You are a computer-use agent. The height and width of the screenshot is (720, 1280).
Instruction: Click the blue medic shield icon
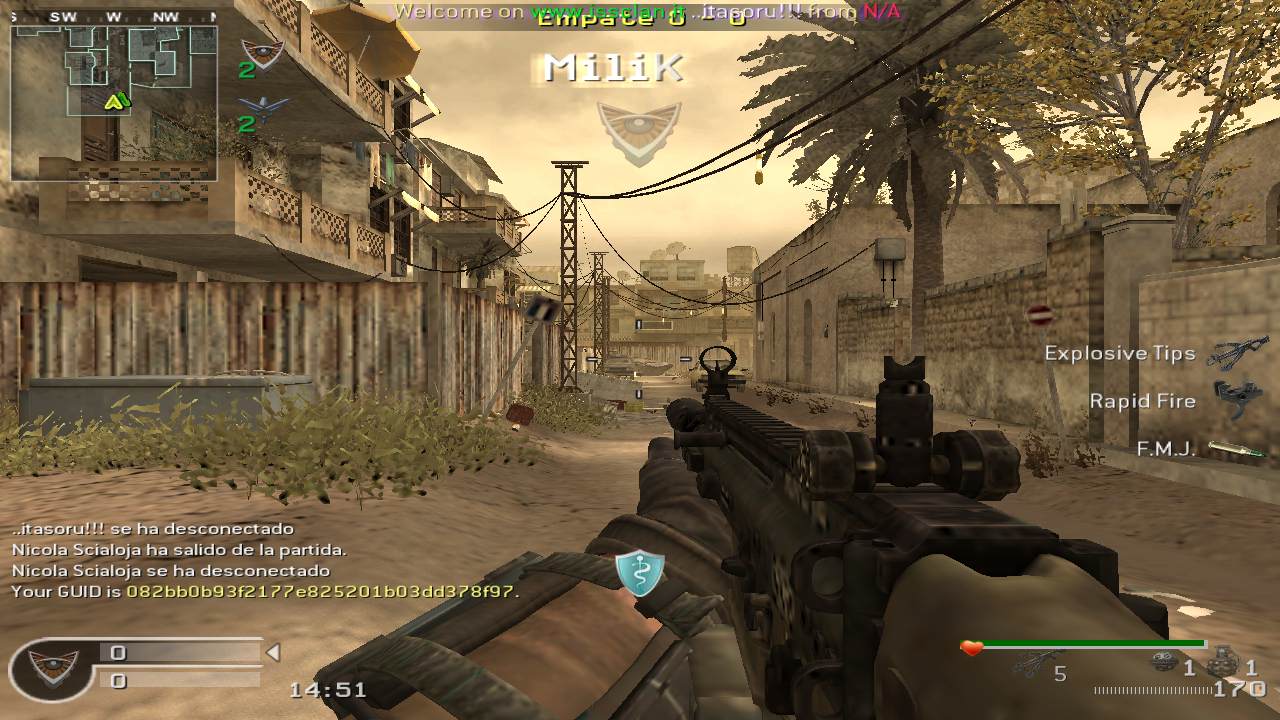[x=639, y=573]
